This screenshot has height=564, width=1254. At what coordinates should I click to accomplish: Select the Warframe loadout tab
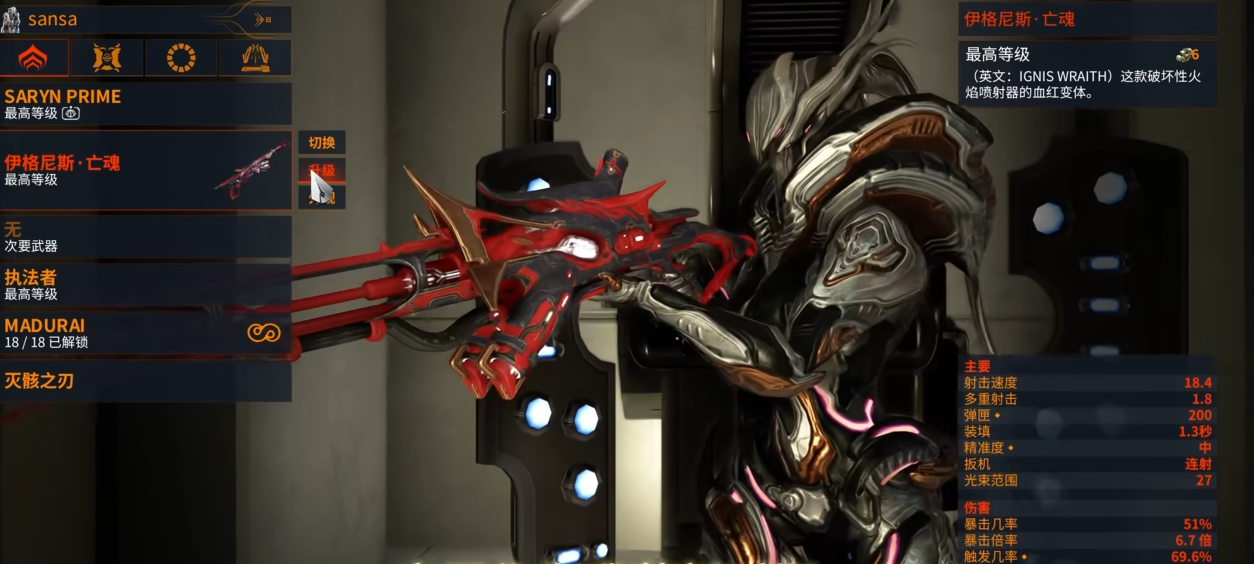34,58
